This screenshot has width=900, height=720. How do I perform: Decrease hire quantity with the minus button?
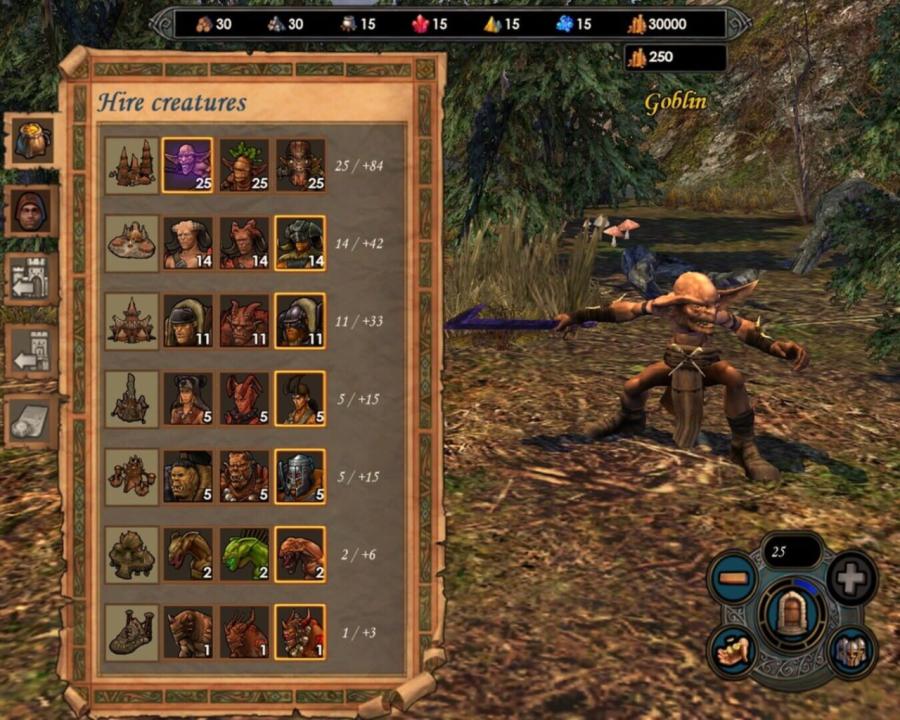(x=734, y=577)
